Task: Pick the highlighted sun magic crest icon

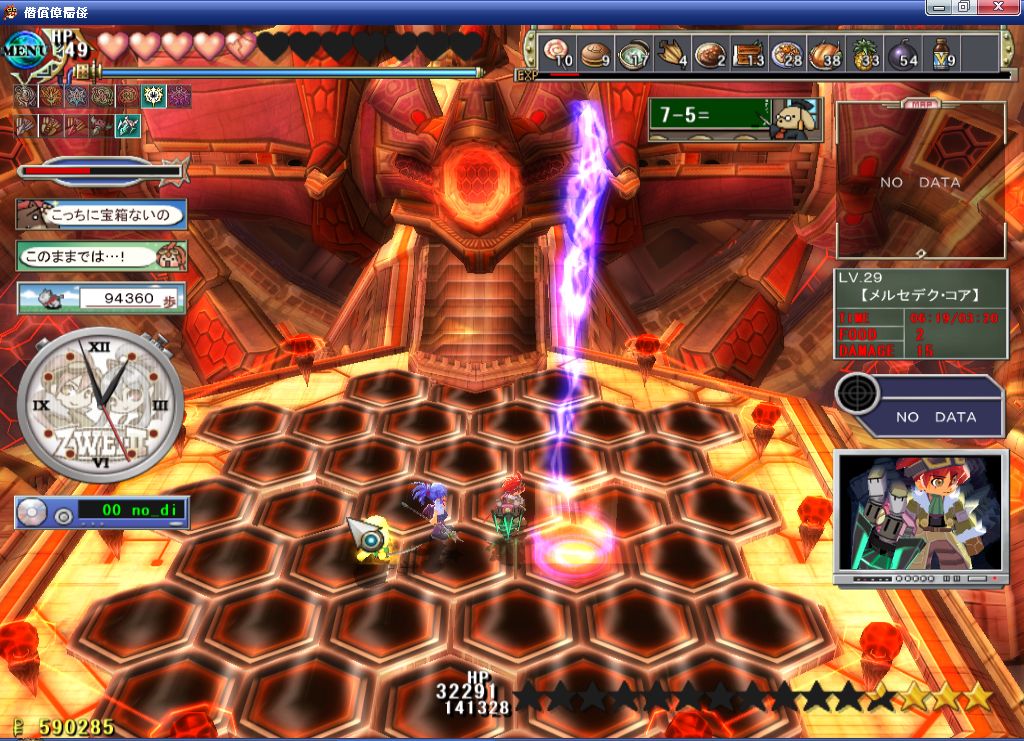Action: coord(153,96)
